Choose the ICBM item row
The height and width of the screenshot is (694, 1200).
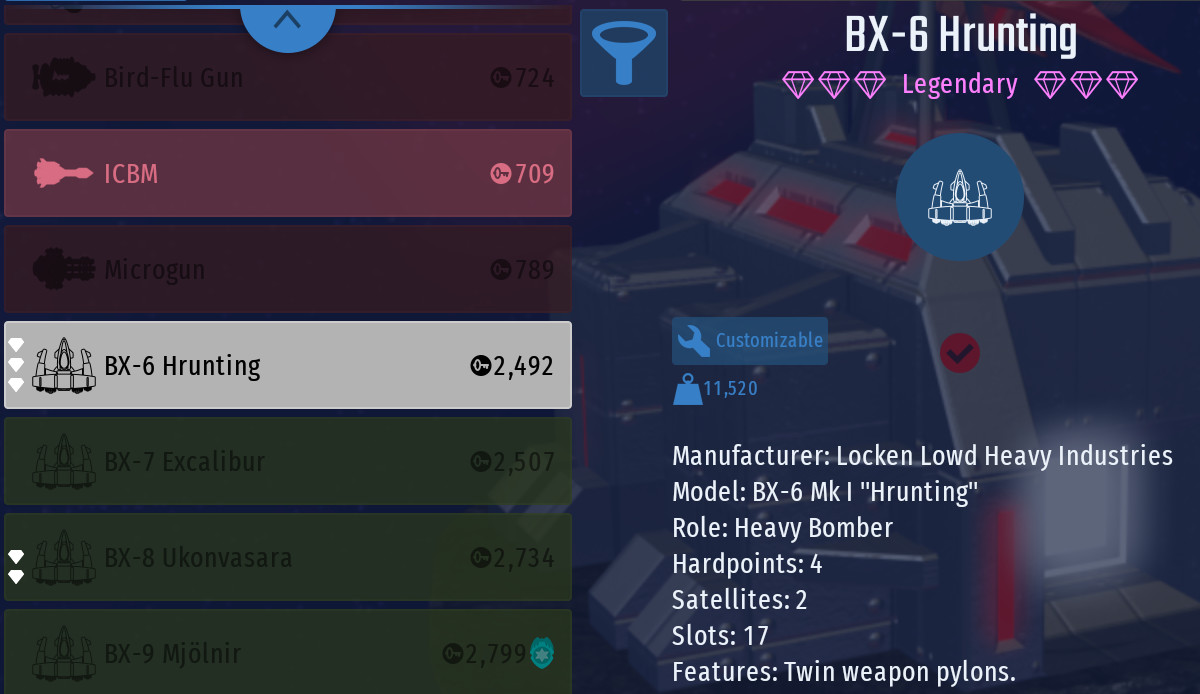point(288,173)
